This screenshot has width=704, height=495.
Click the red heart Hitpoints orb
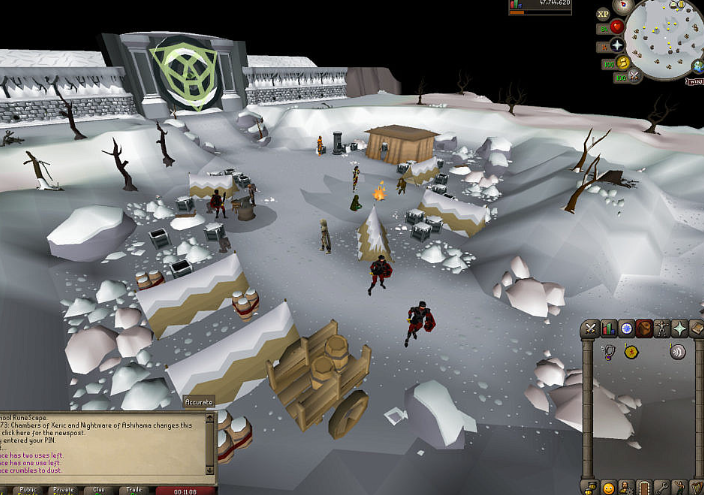tap(617, 27)
